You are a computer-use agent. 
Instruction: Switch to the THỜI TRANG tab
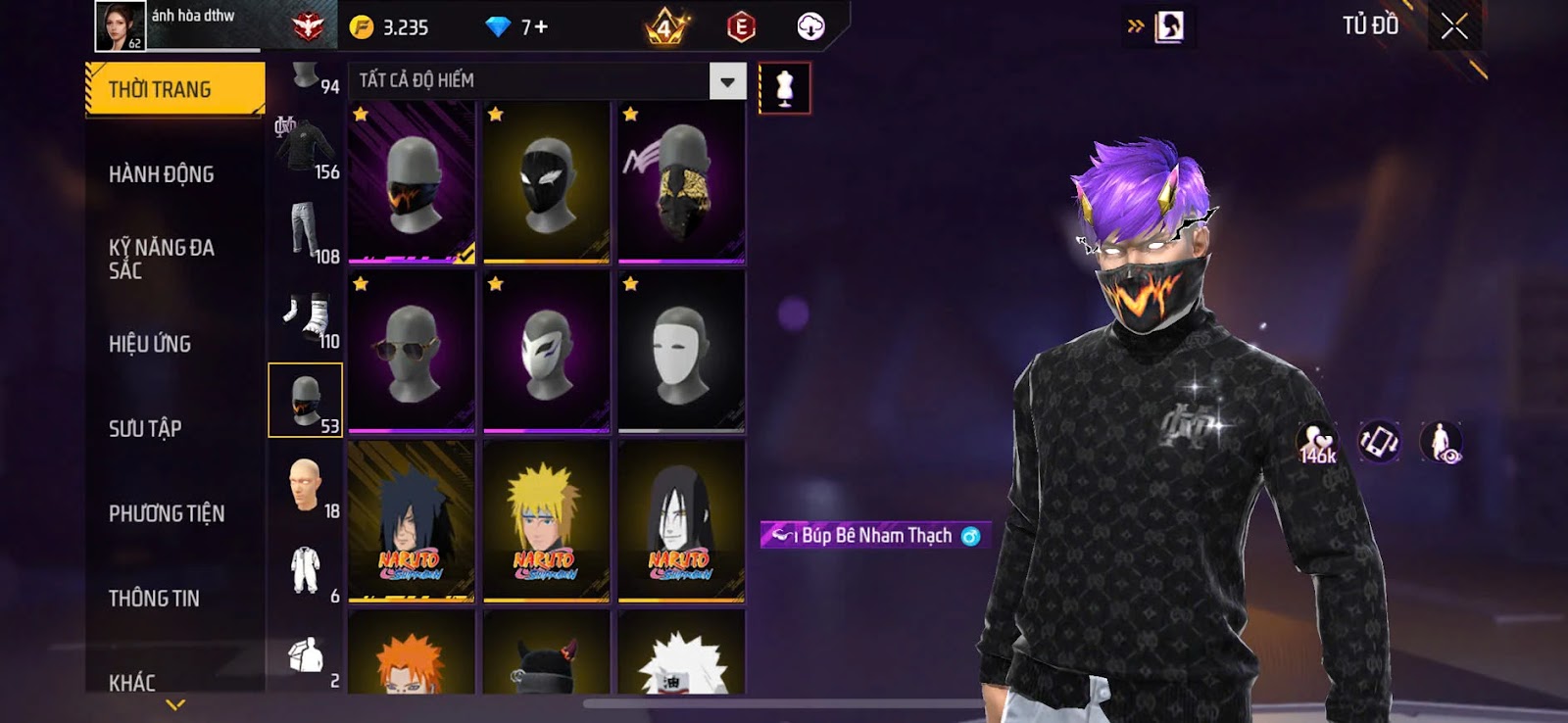click(174, 89)
